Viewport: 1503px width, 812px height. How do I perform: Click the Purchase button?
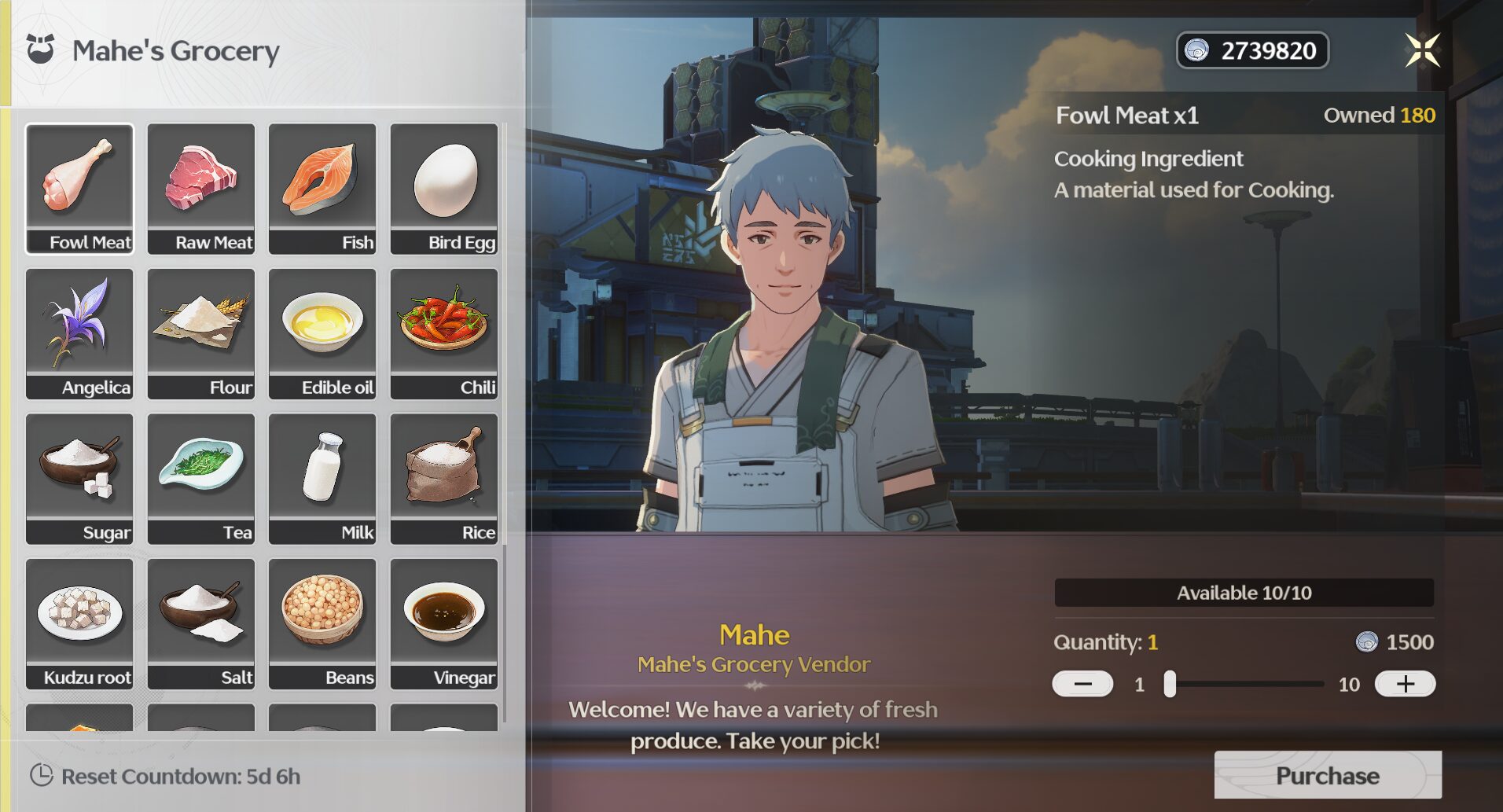pos(1327,775)
